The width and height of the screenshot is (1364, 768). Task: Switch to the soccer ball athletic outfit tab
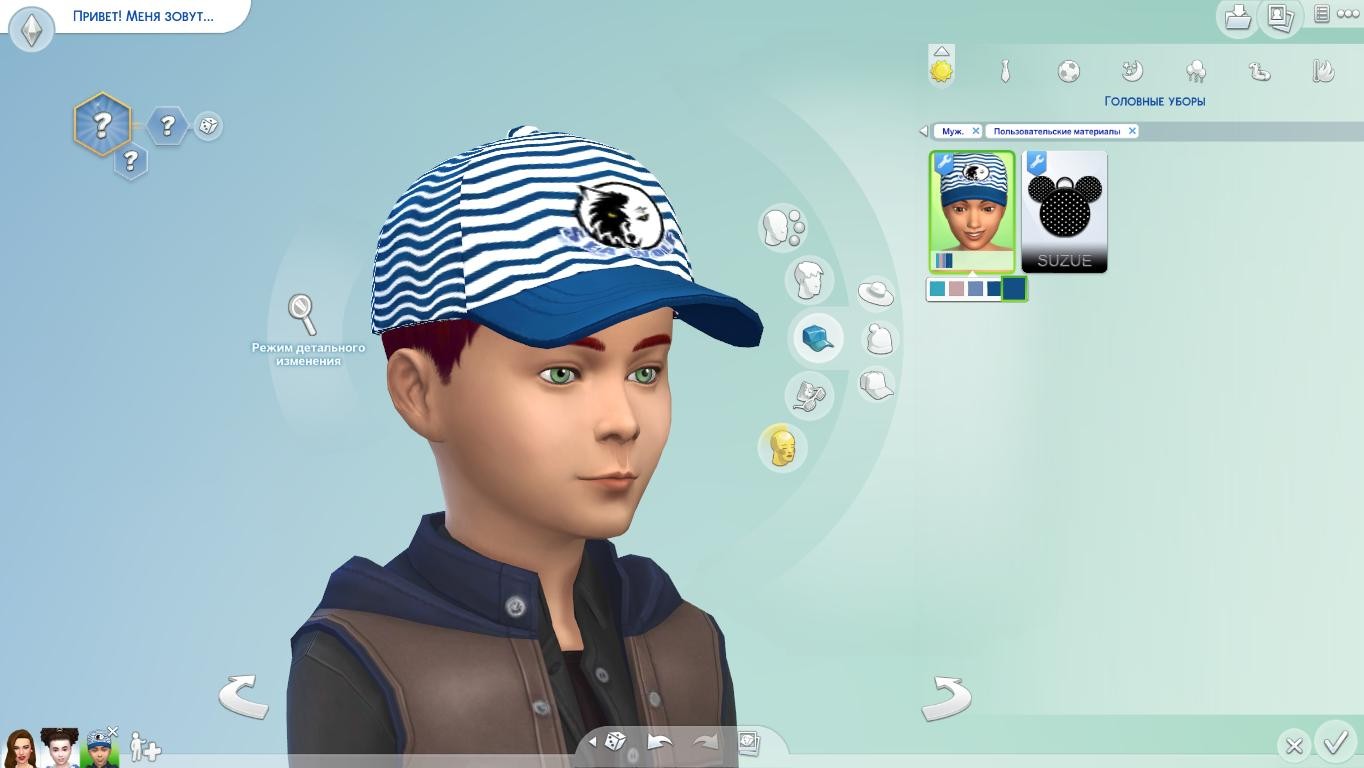coord(1068,71)
